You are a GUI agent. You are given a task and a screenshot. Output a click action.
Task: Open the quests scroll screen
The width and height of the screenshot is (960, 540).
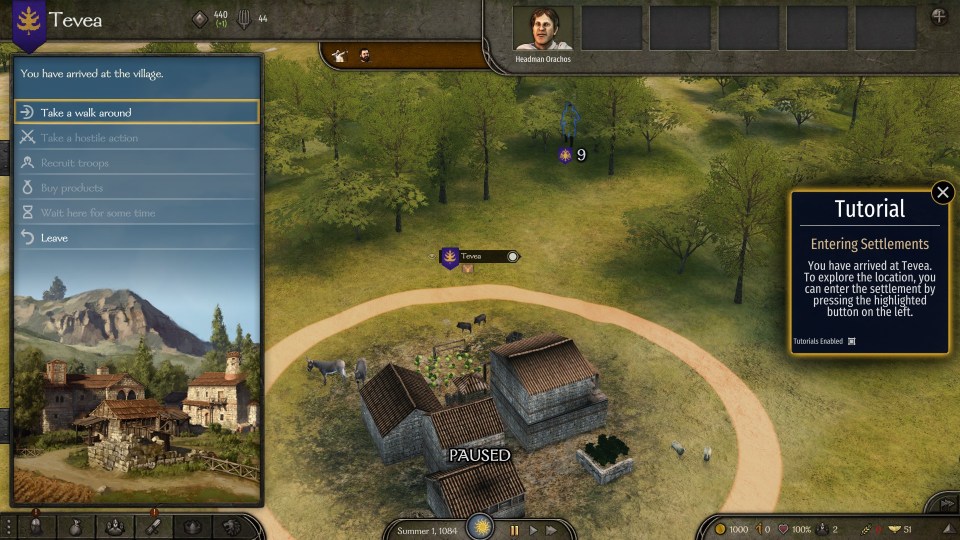coord(154,527)
